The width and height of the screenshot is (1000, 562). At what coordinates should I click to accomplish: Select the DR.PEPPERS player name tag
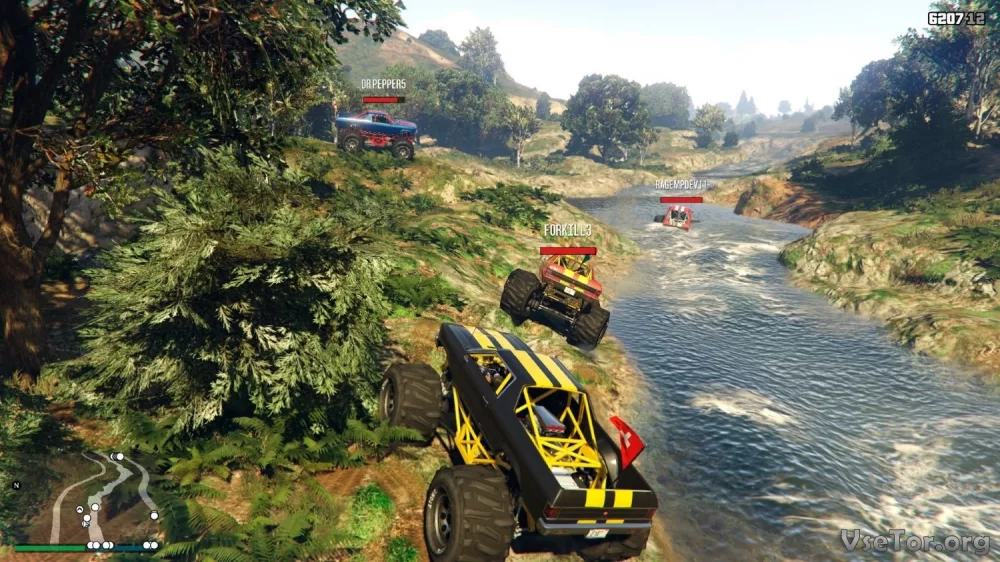point(383,84)
